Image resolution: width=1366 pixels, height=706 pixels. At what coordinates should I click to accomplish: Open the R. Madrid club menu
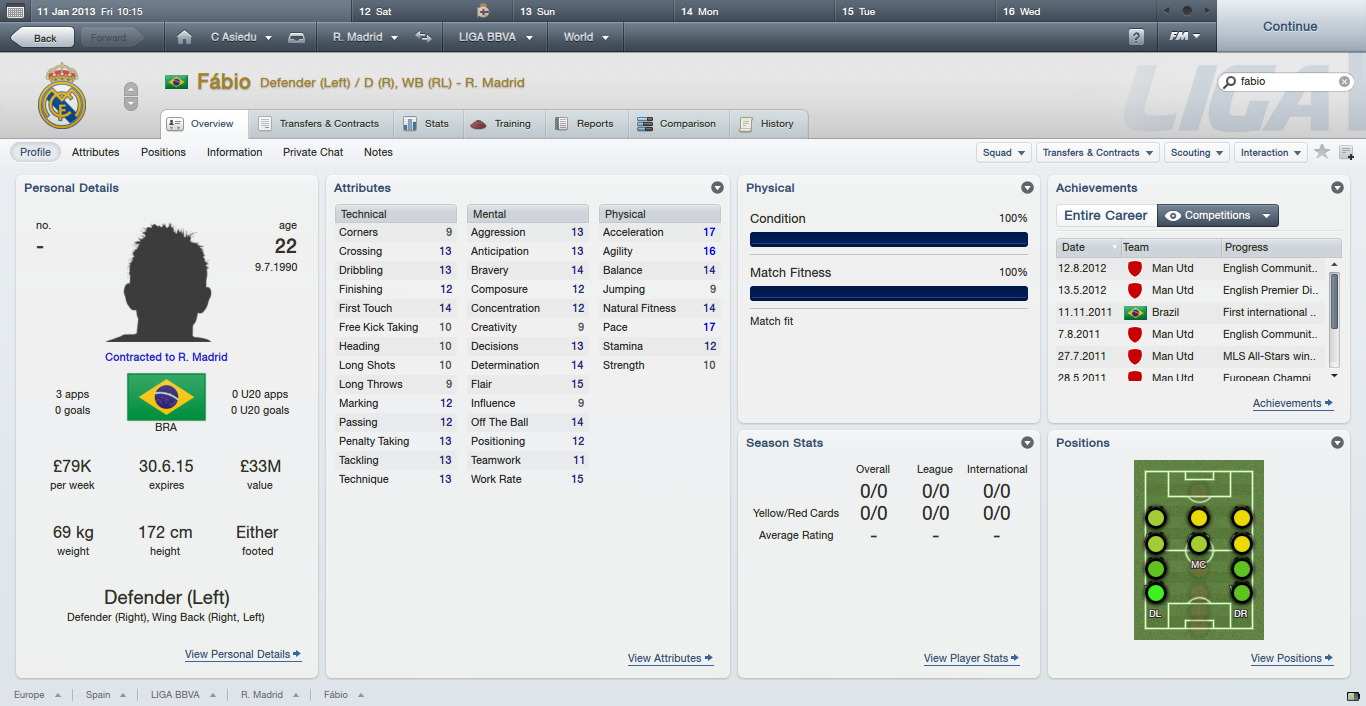pyautogui.click(x=365, y=37)
